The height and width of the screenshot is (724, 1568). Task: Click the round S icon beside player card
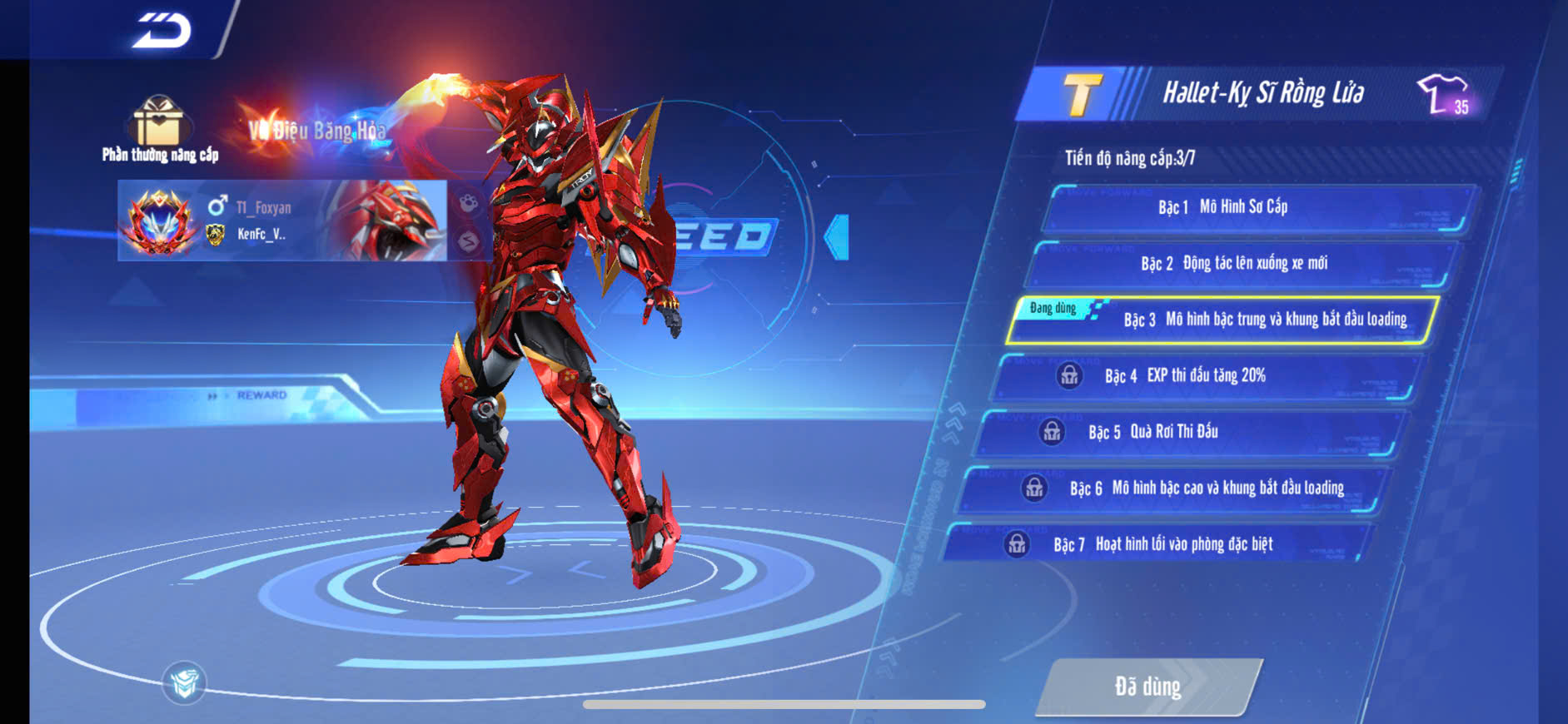[468, 241]
